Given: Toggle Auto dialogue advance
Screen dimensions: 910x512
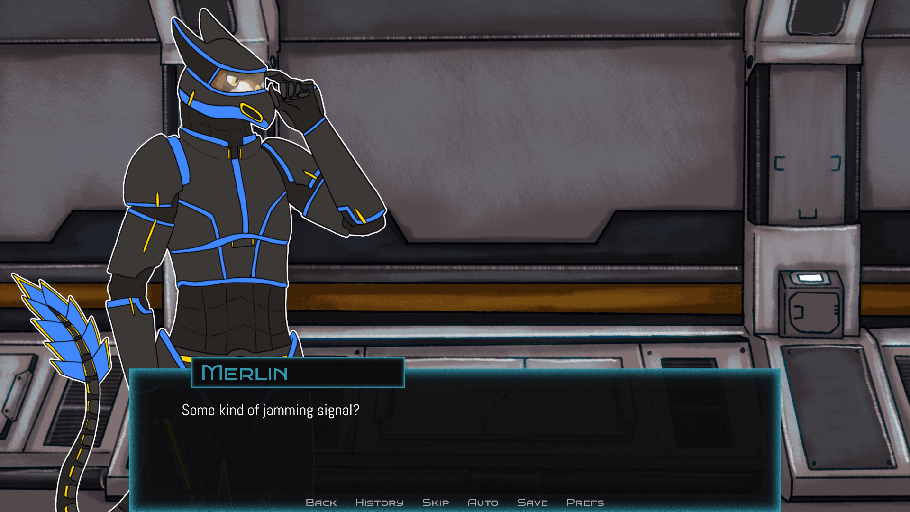Looking at the screenshot, I should point(483,502).
